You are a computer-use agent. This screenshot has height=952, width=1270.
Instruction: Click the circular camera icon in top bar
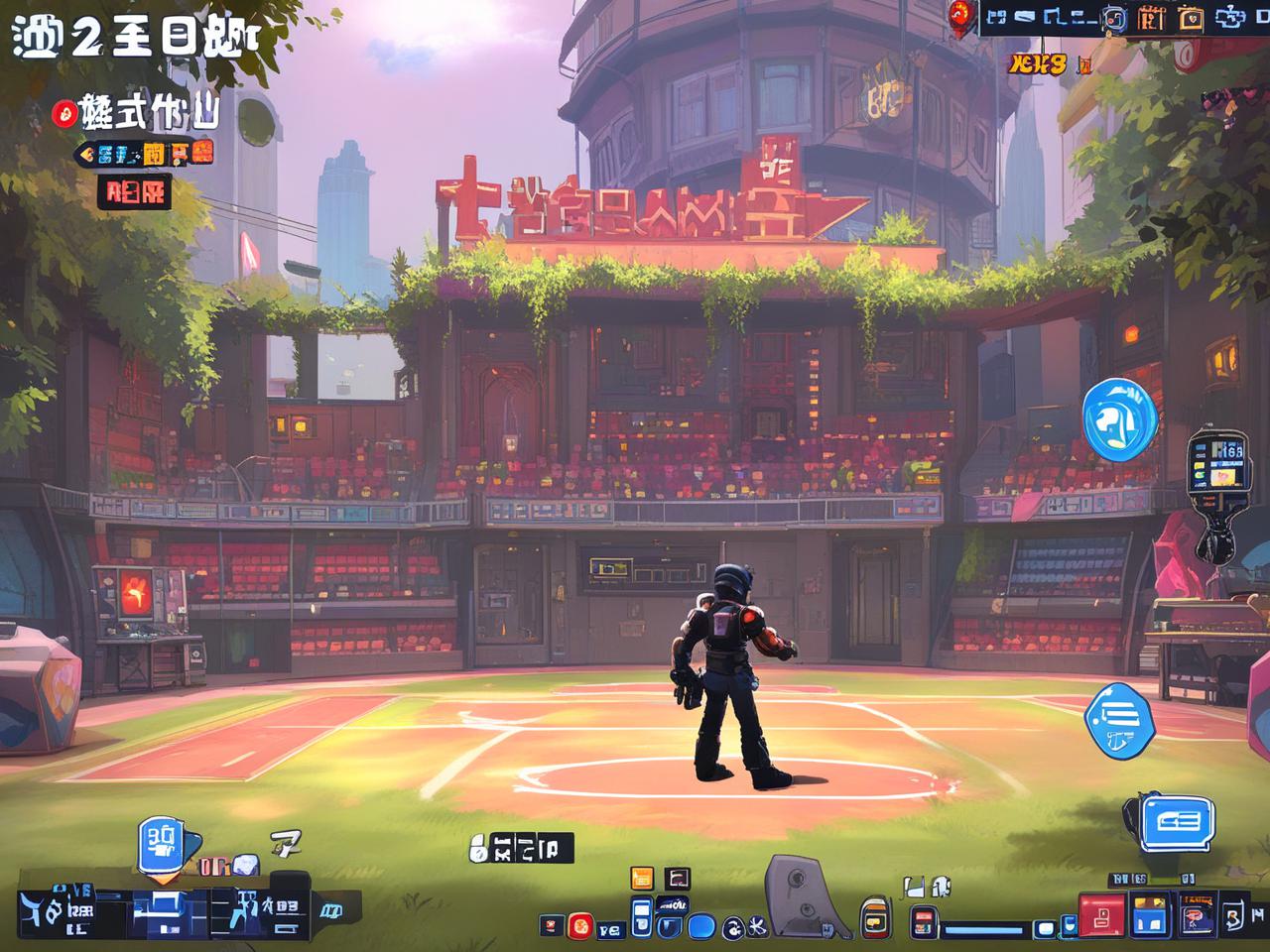point(1113,17)
